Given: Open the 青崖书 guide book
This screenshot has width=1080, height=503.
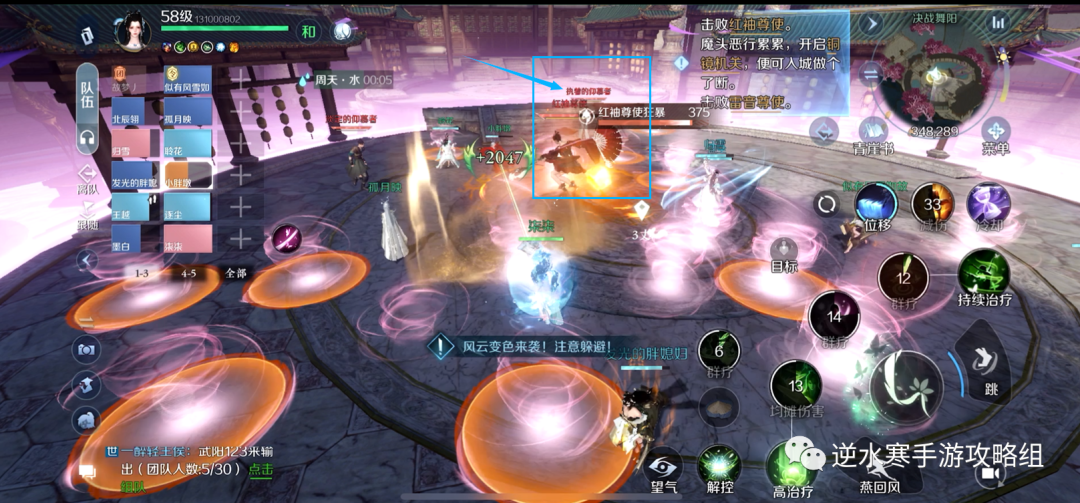Looking at the screenshot, I should [873, 133].
